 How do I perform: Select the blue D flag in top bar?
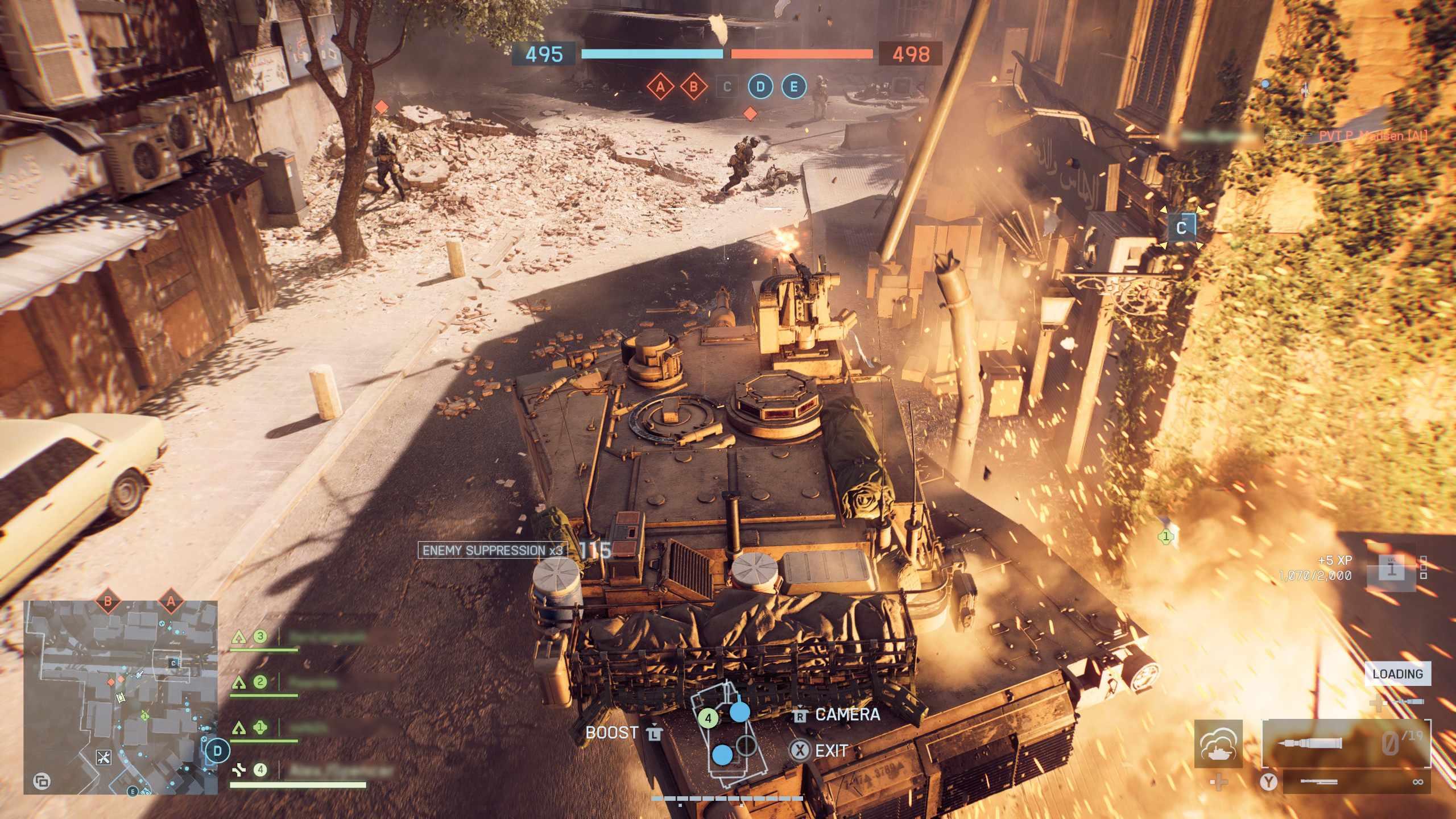(760, 87)
